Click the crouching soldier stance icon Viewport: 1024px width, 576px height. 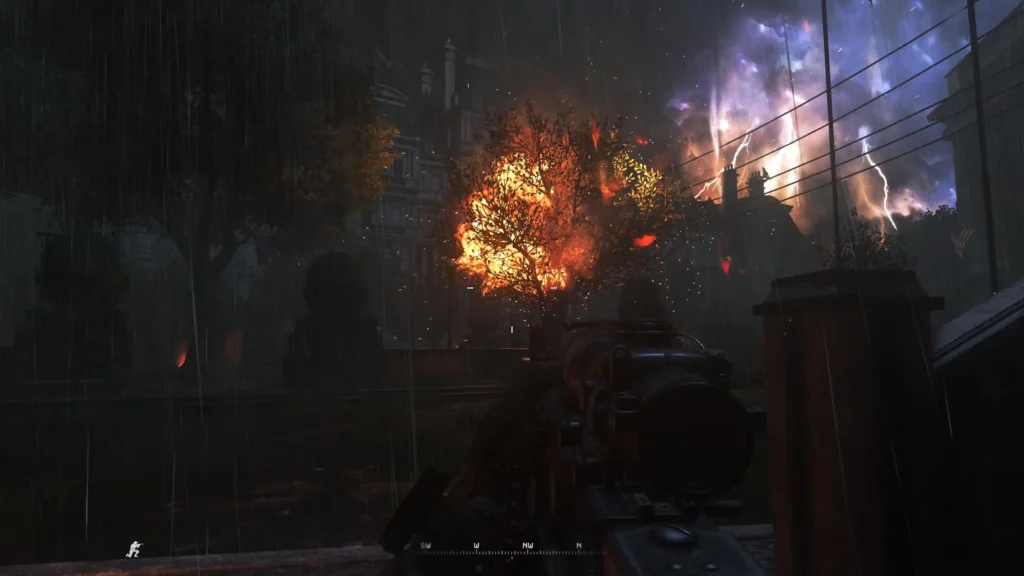(x=134, y=548)
